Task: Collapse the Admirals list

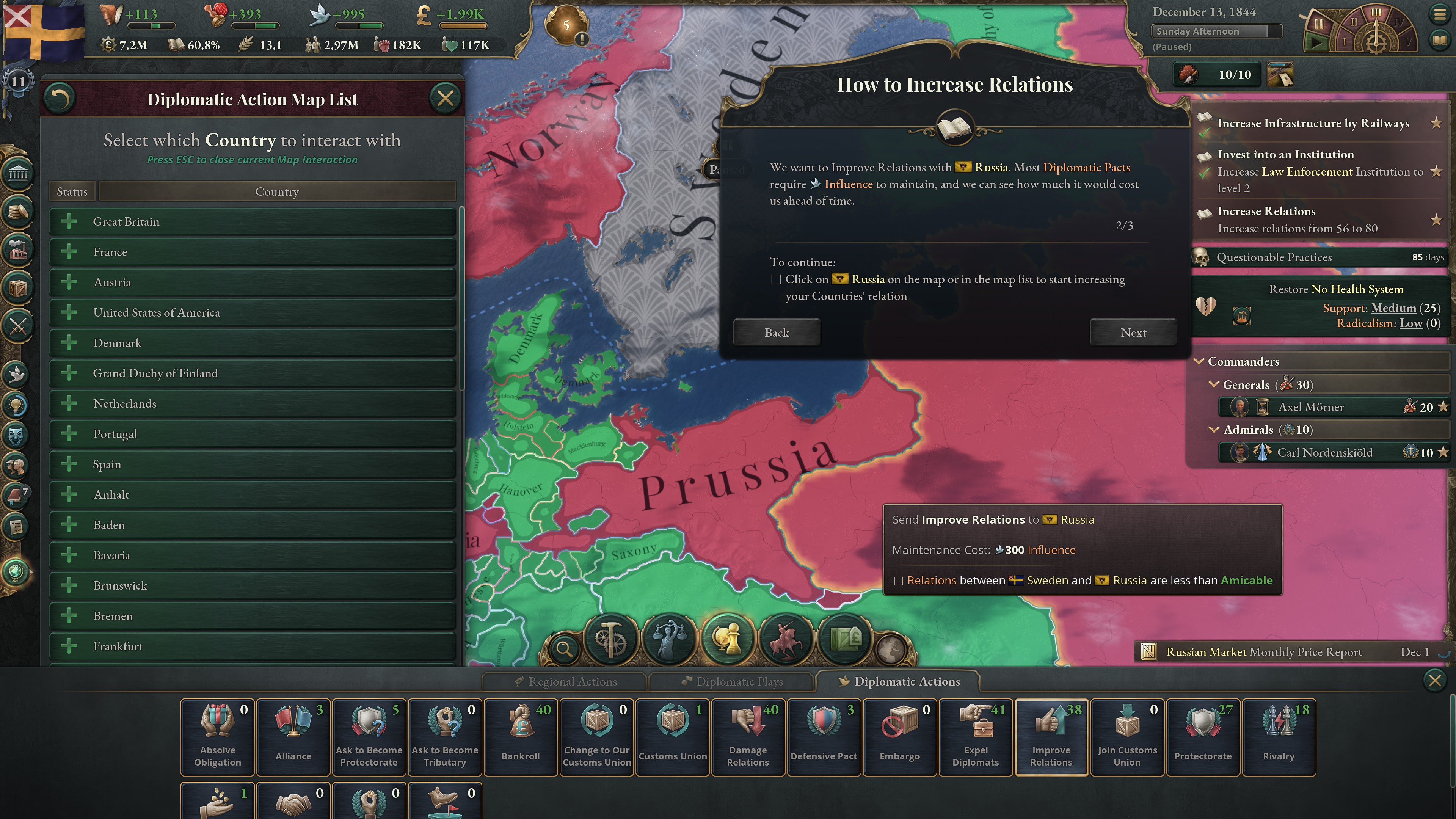Action: pos(1215,430)
